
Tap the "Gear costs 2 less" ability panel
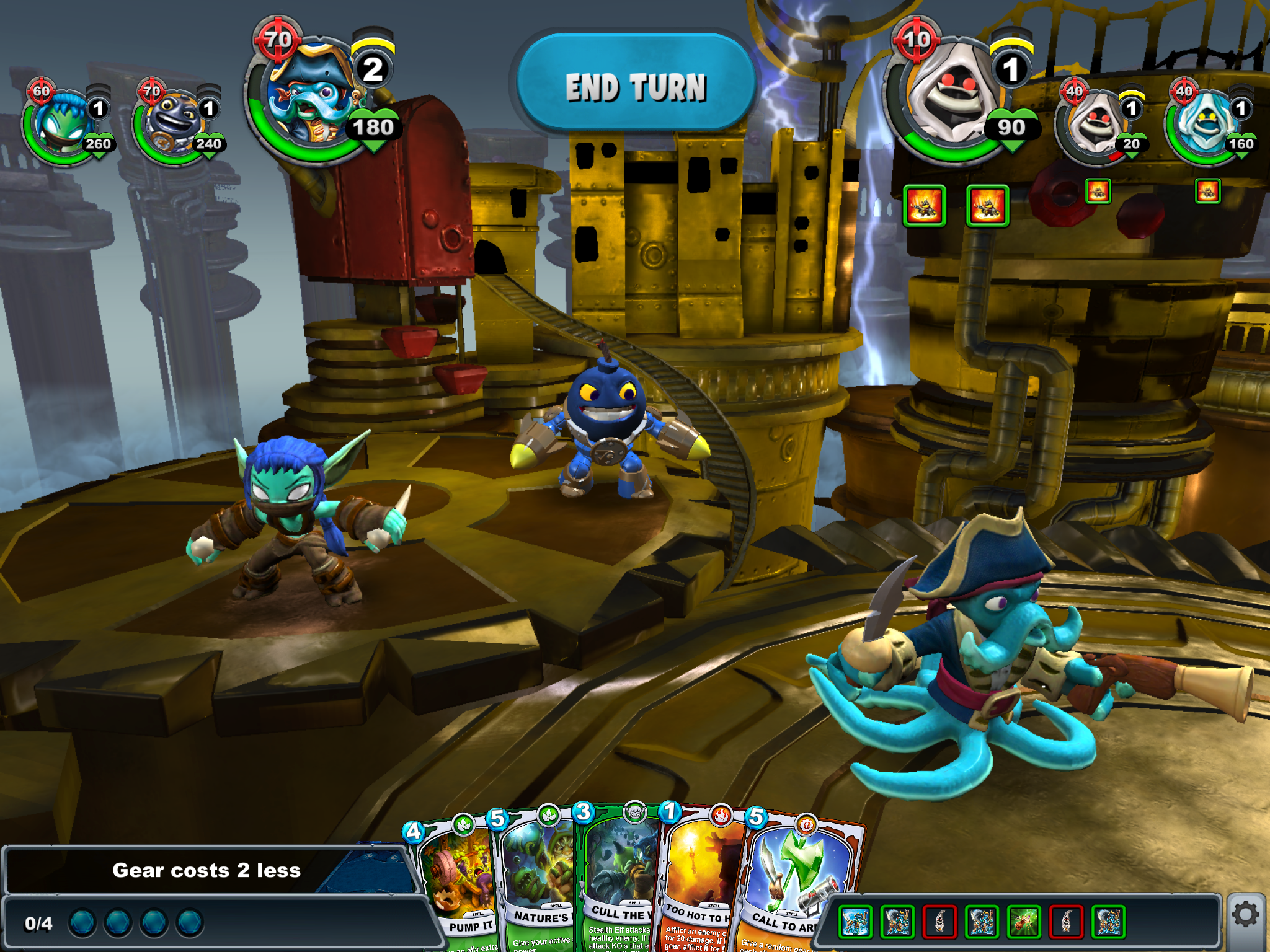click(x=206, y=871)
